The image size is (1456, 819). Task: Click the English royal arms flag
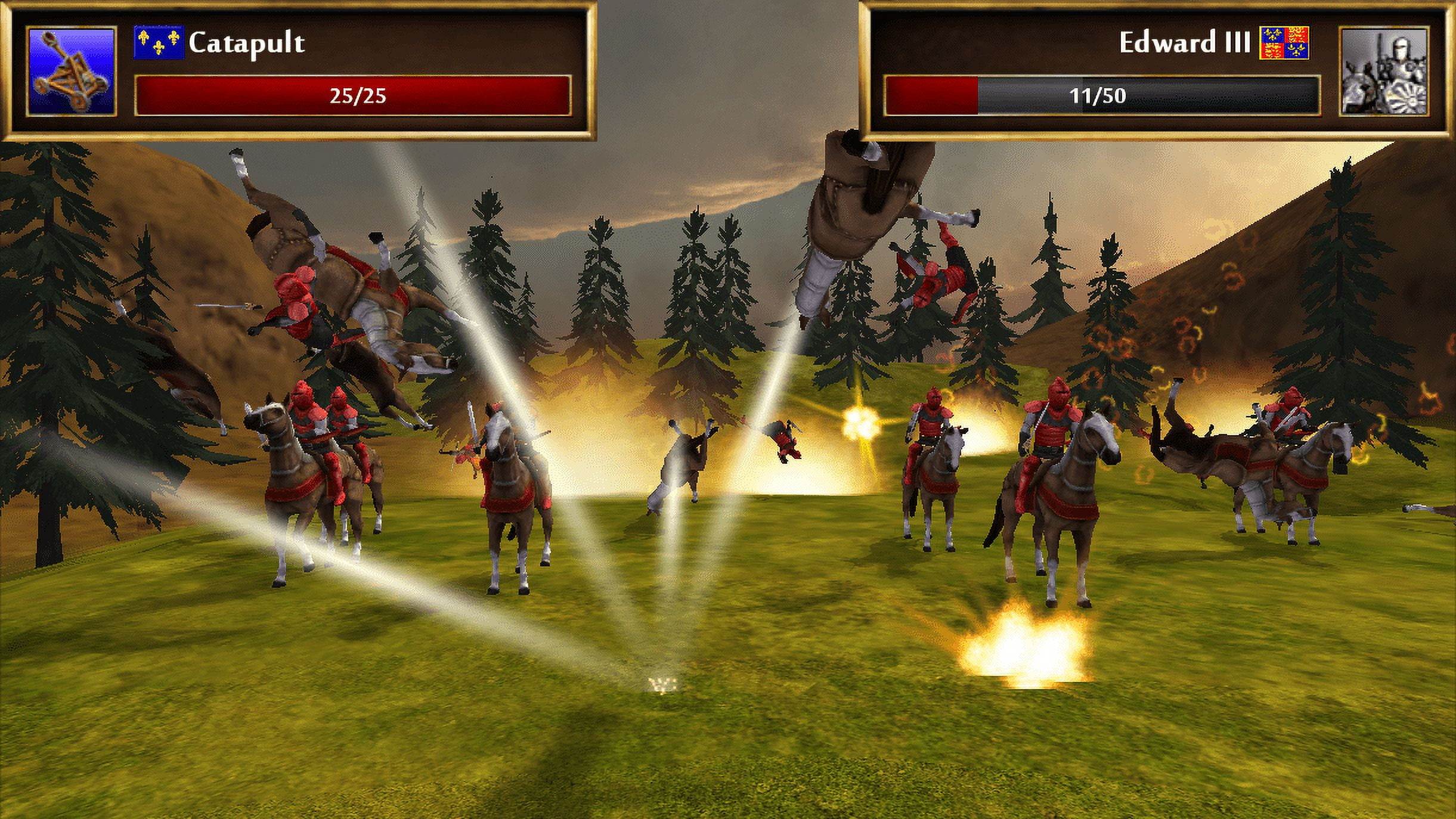pyautogui.click(x=1284, y=42)
